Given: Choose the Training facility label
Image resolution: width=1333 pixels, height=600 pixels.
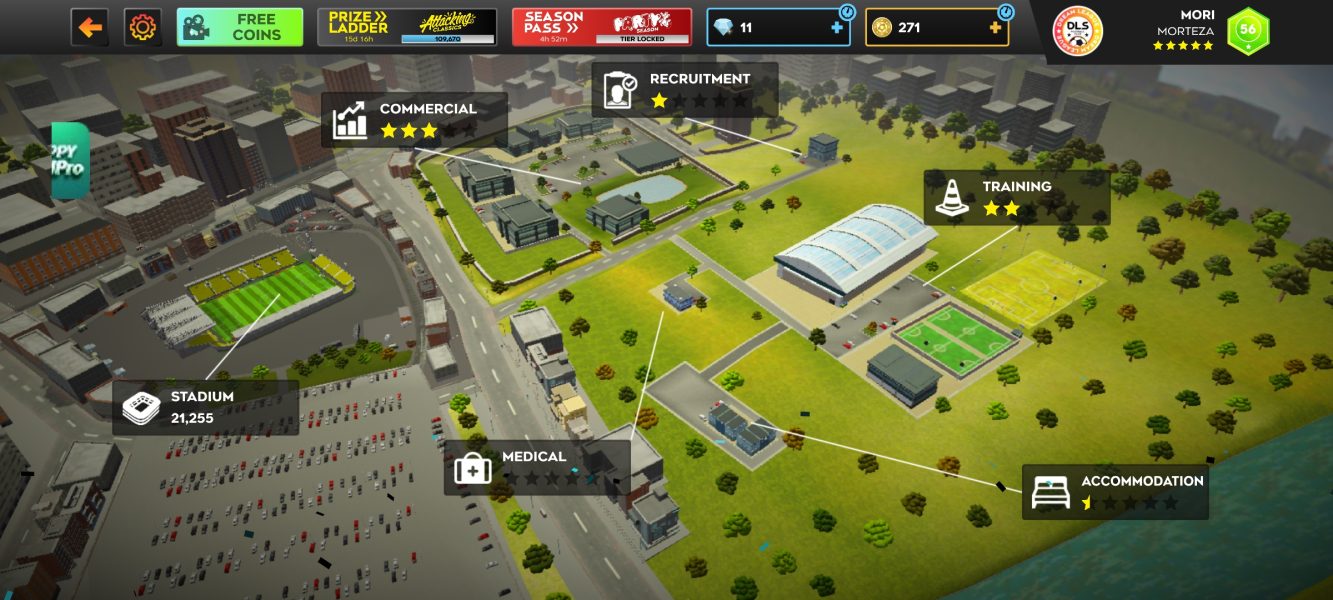Looking at the screenshot, I should click(1017, 198).
